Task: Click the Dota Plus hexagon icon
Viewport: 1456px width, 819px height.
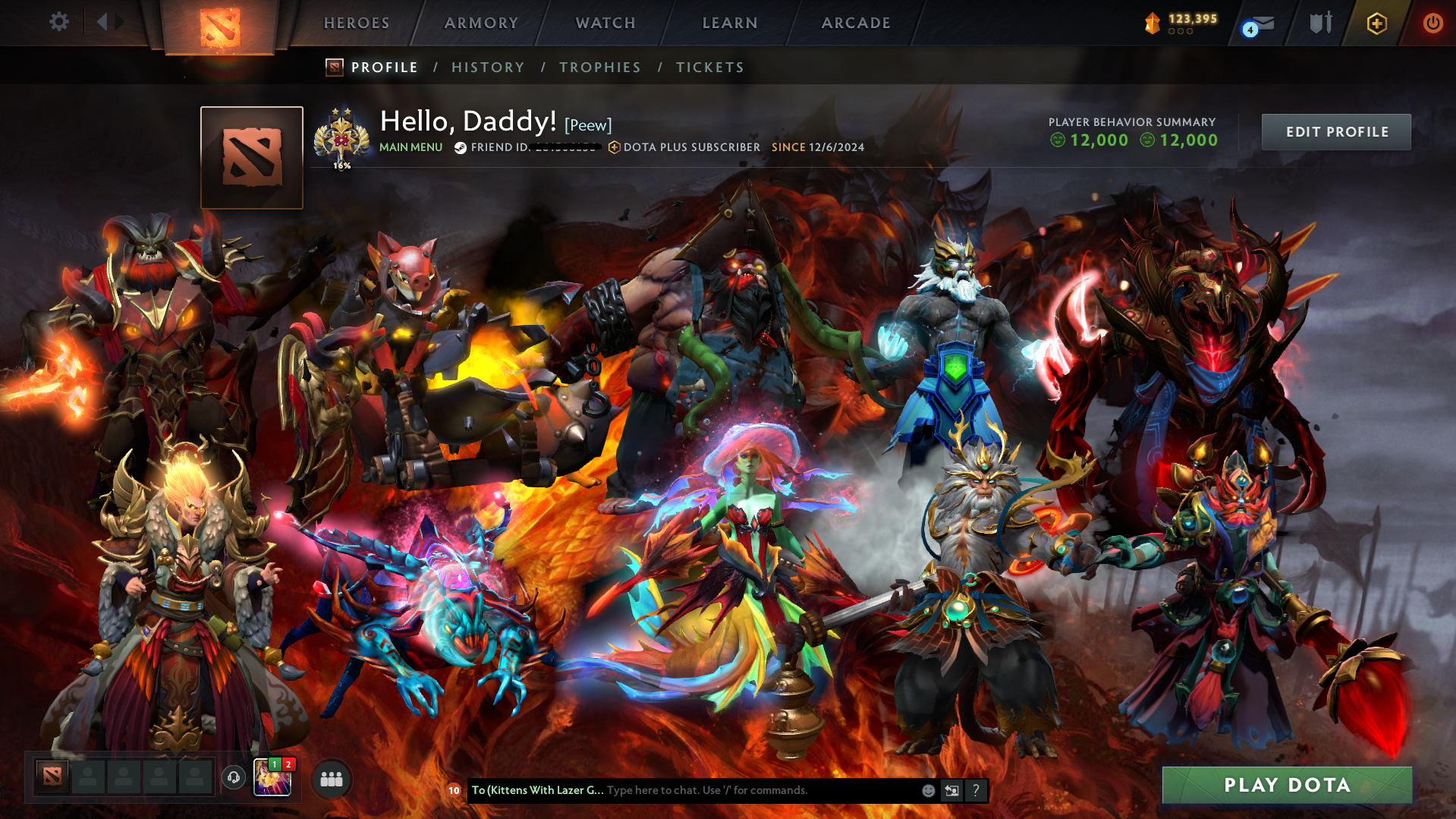Action: pos(1376,24)
